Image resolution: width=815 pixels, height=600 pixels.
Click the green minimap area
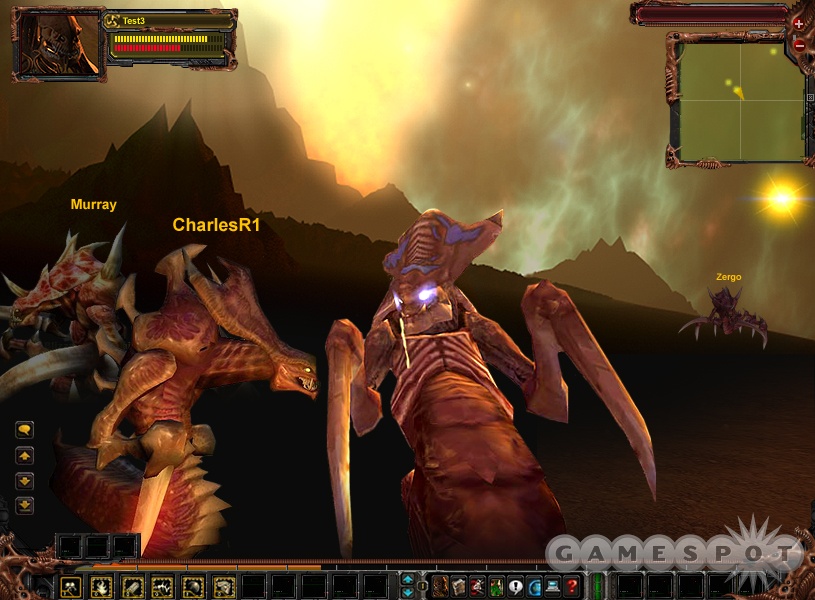(x=740, y=100)
